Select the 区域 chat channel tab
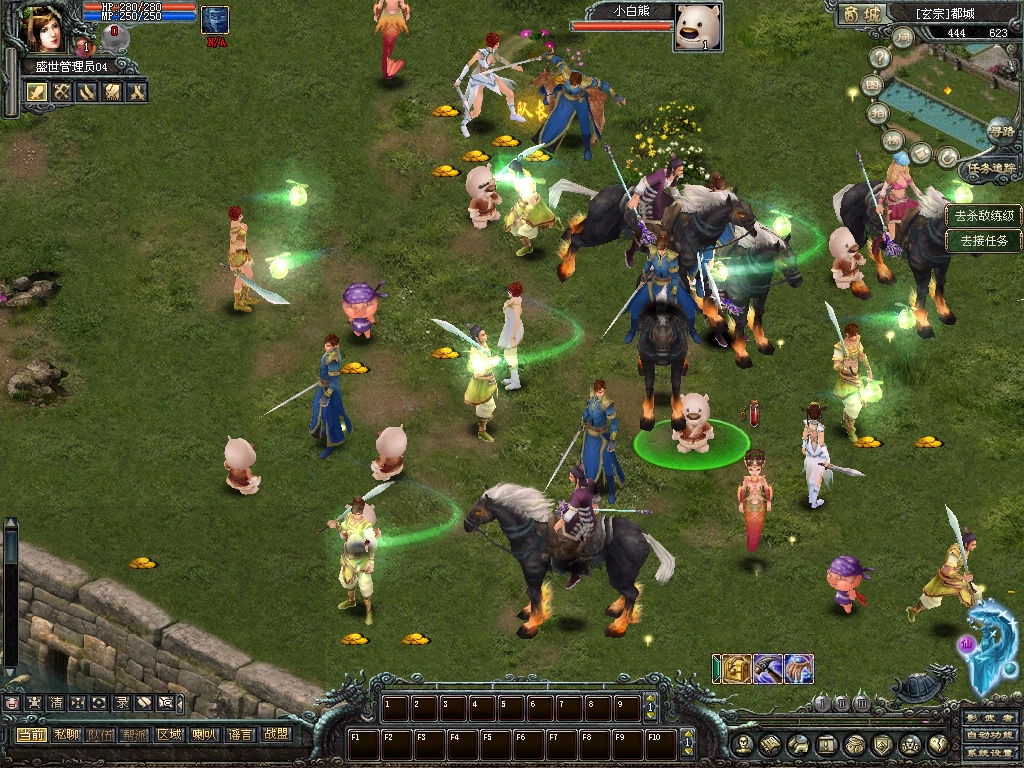 (x=169, y=734)
